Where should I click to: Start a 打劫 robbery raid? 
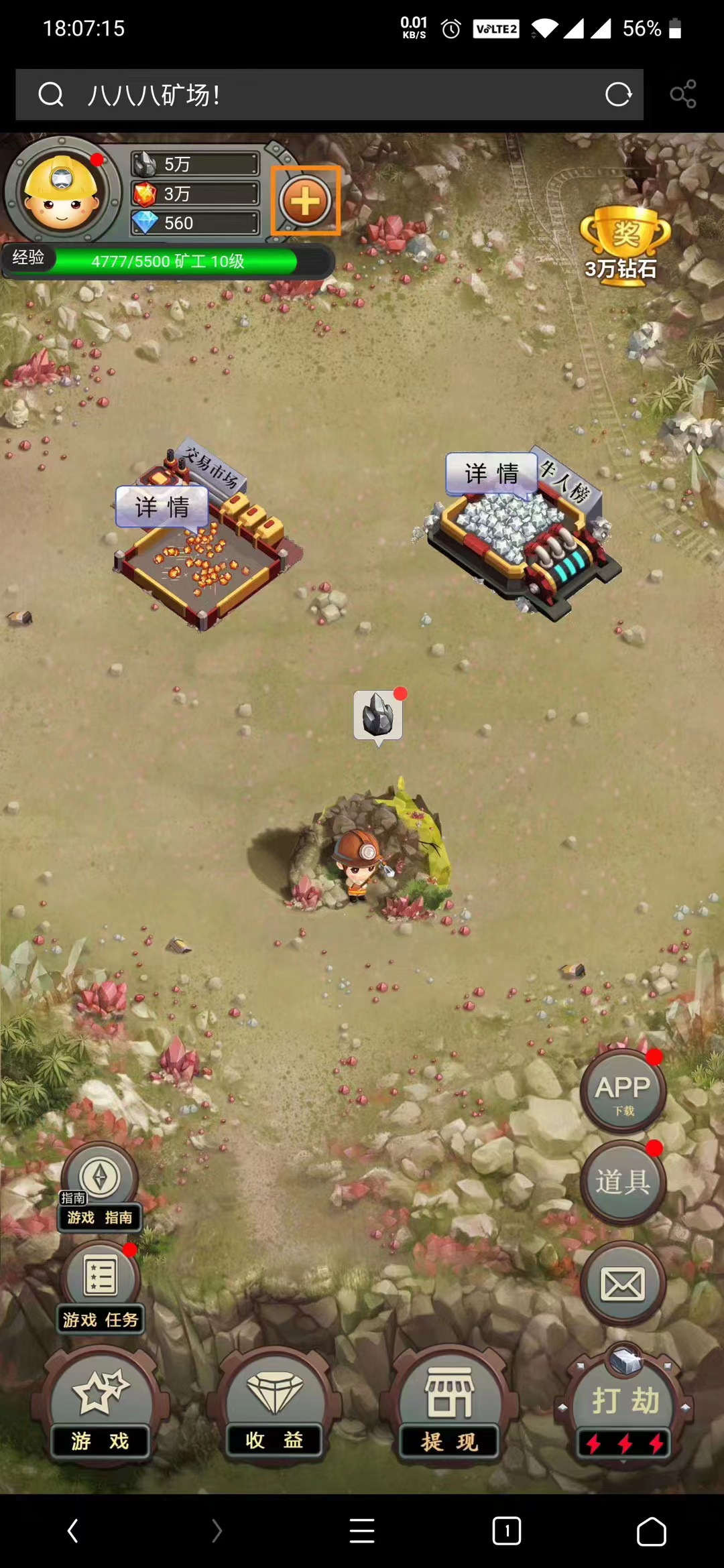point(624,1404)
